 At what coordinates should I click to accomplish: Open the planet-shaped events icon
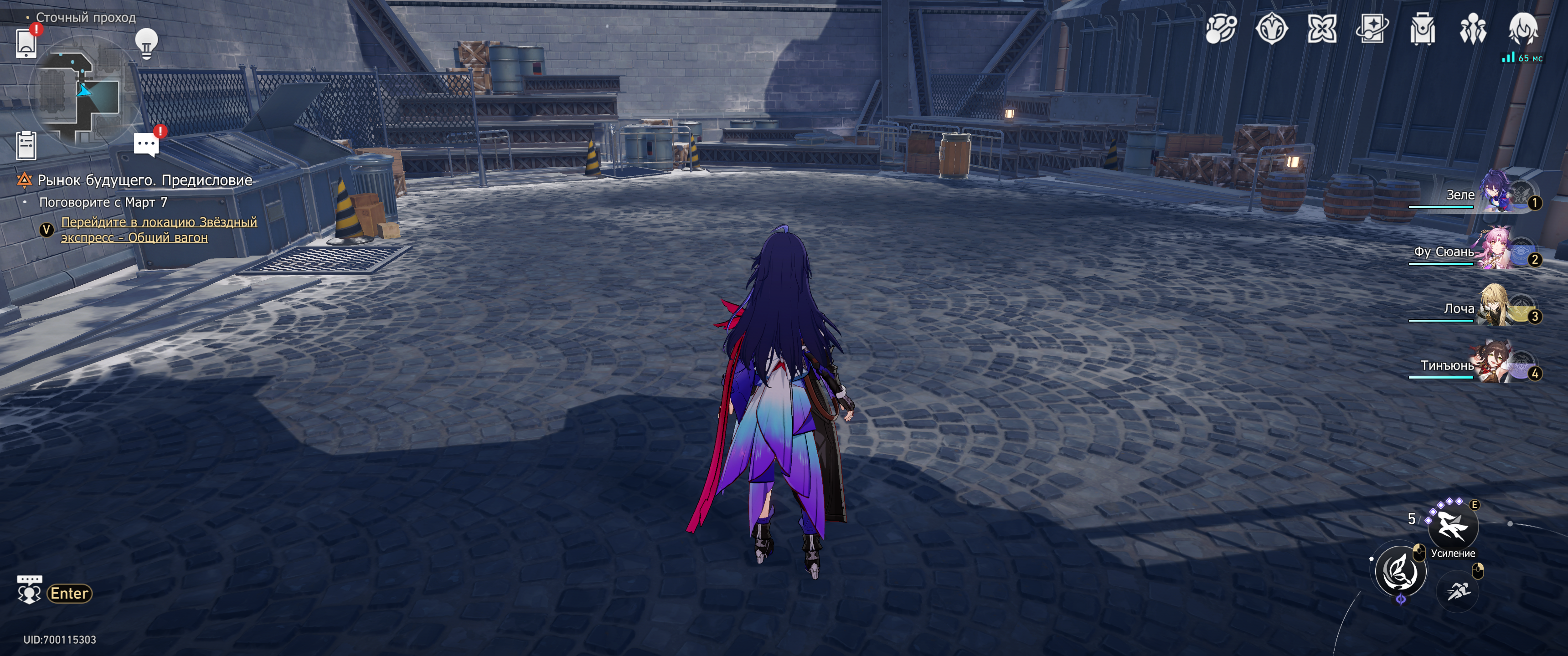tap(1221, 29)
